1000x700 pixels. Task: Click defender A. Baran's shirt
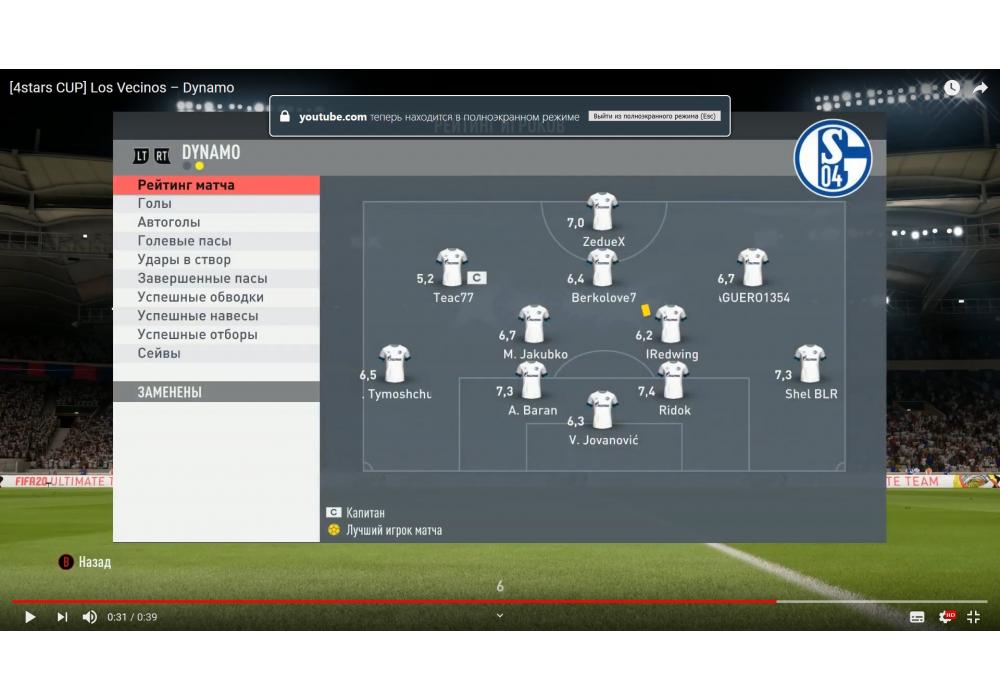click(x=532, y=380)
